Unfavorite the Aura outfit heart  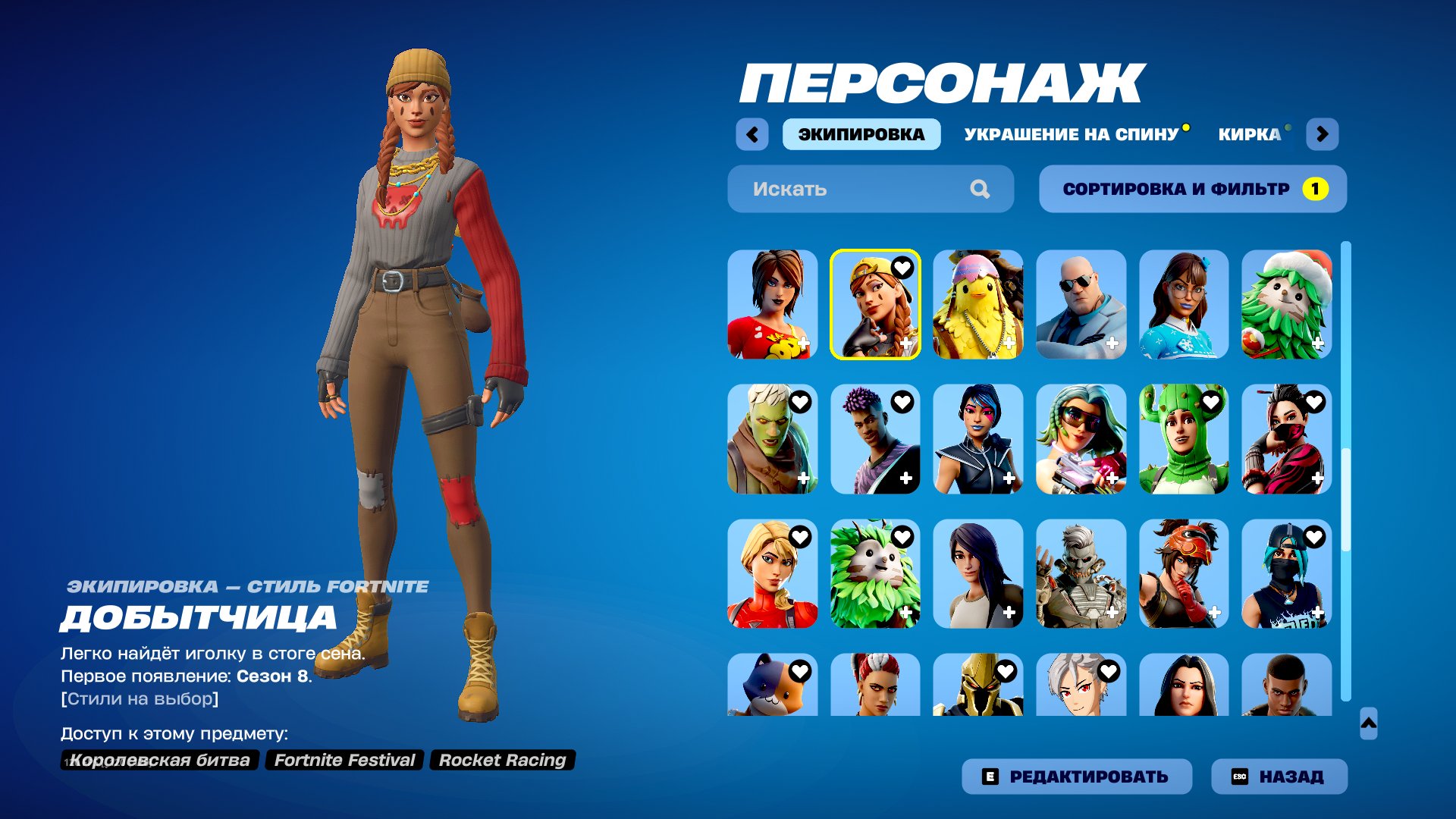903,267
